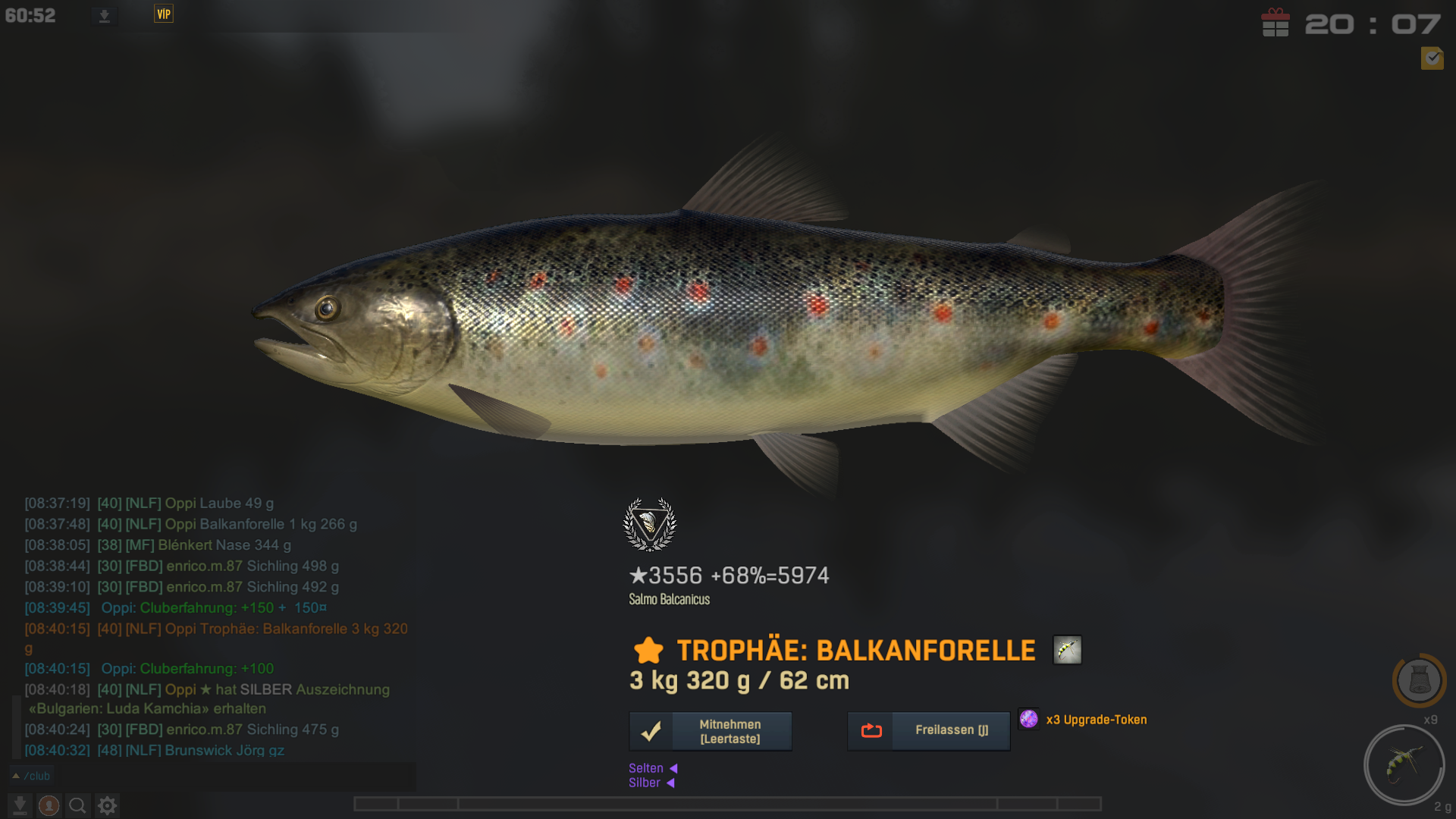Click the VIP badge icon

tap(164, 14)
